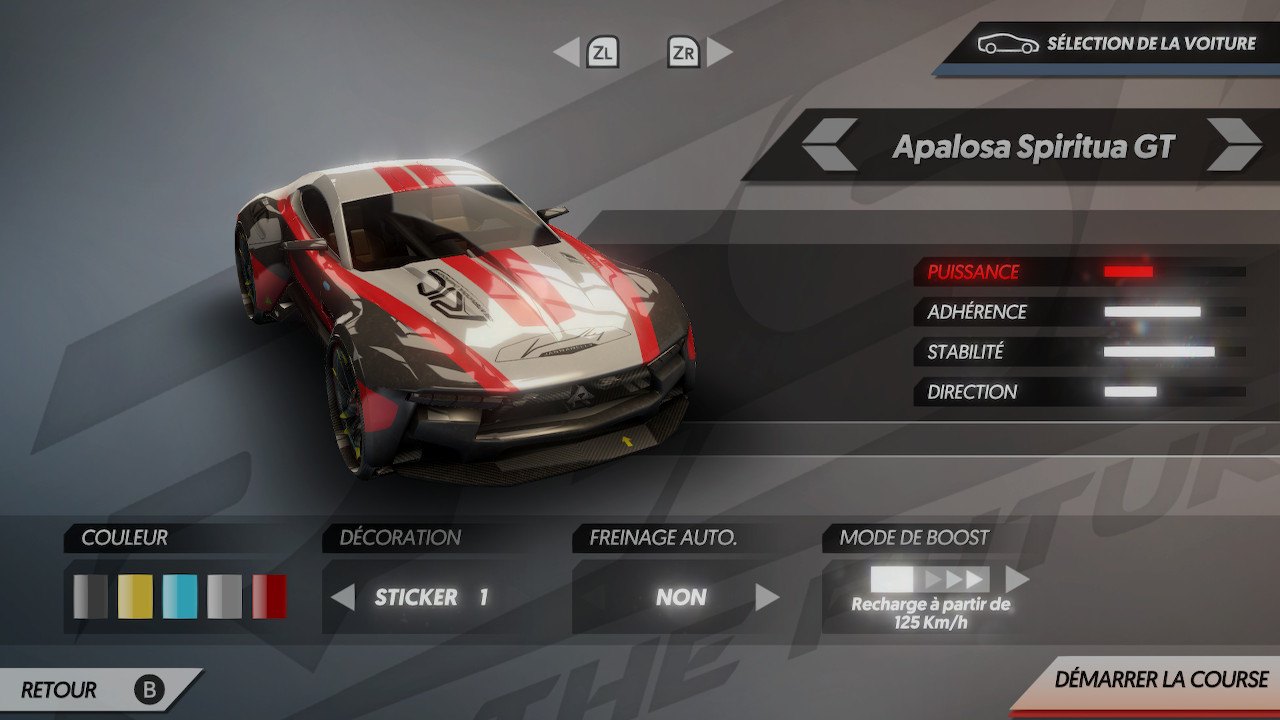Go back with the Retour button
The height and width of the screenshot is (720, 1280).
92,690
